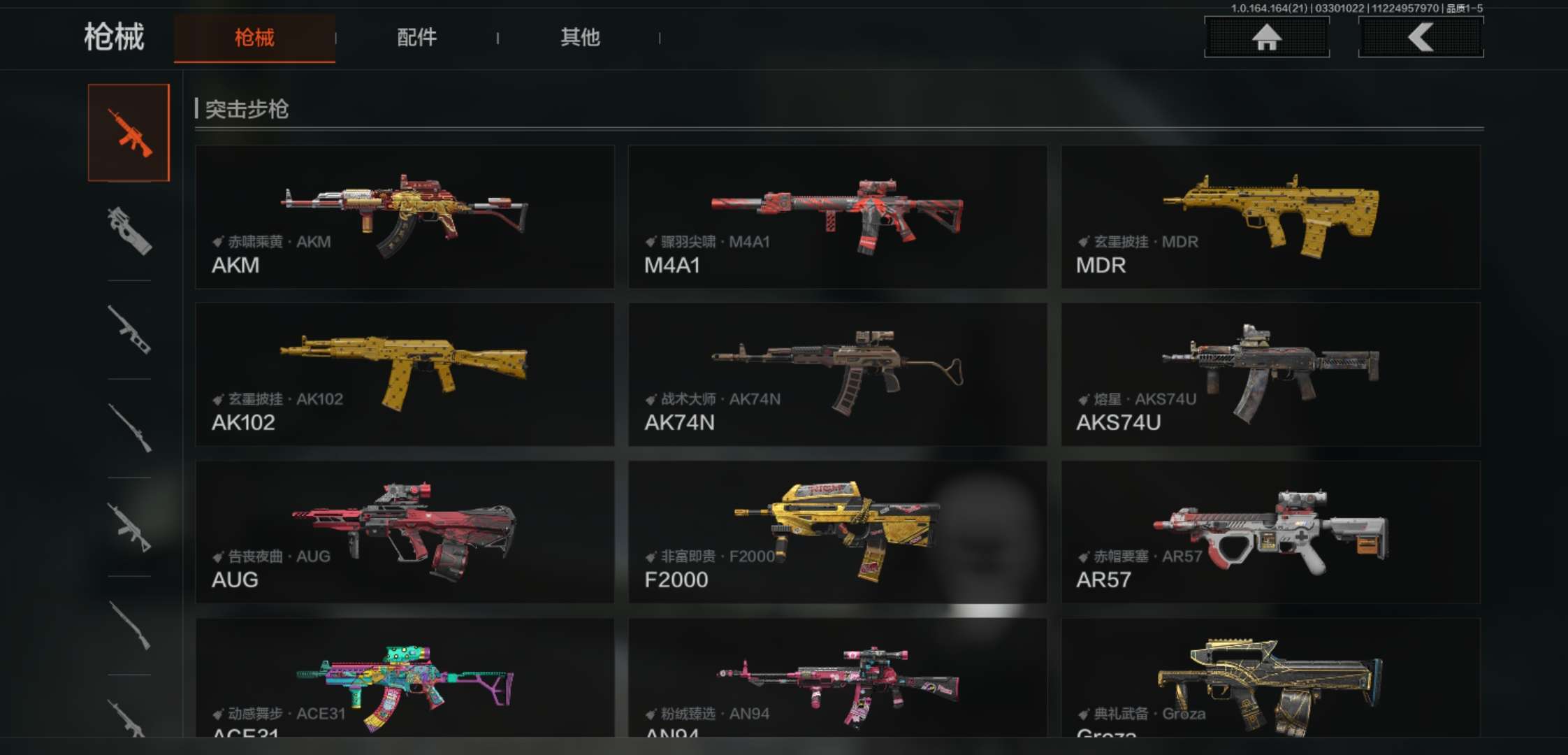
Task: Pick the F2000 weapon tile
Action: [x=837, y=531]
